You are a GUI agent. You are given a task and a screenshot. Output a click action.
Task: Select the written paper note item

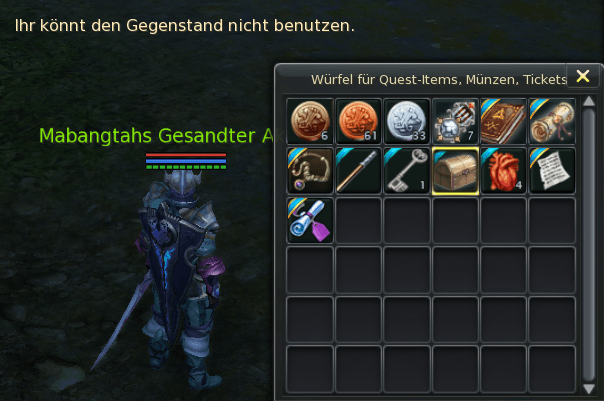(x=552, y=170)
